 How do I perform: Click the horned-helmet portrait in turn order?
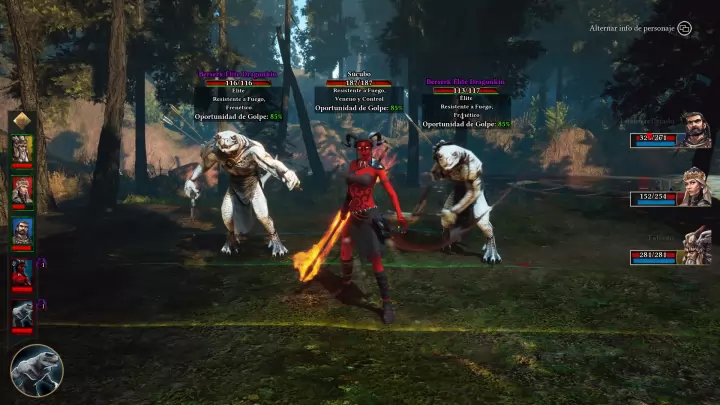tap(21, 149)
